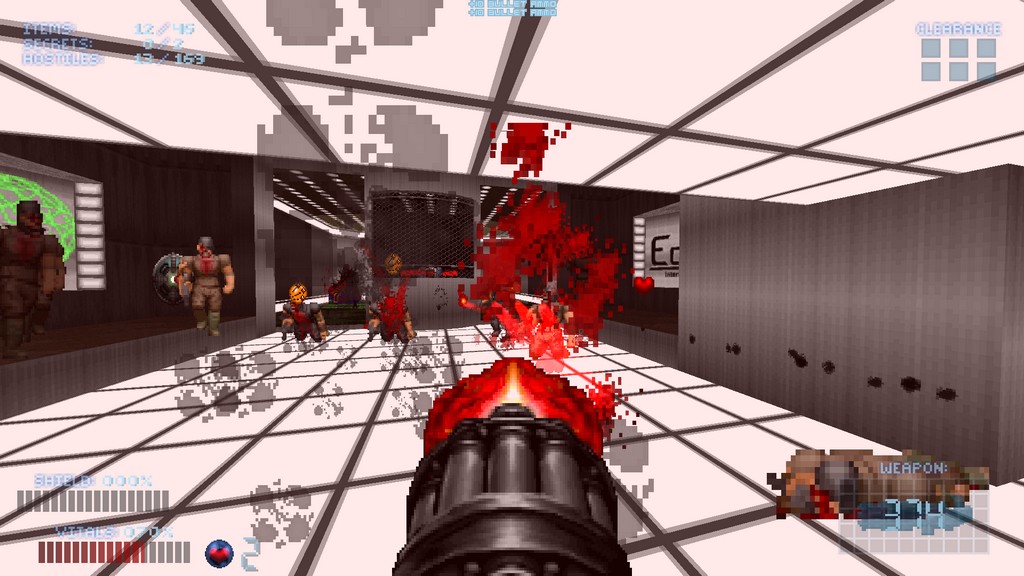Select the heart orb inventory item

[218, 551]
